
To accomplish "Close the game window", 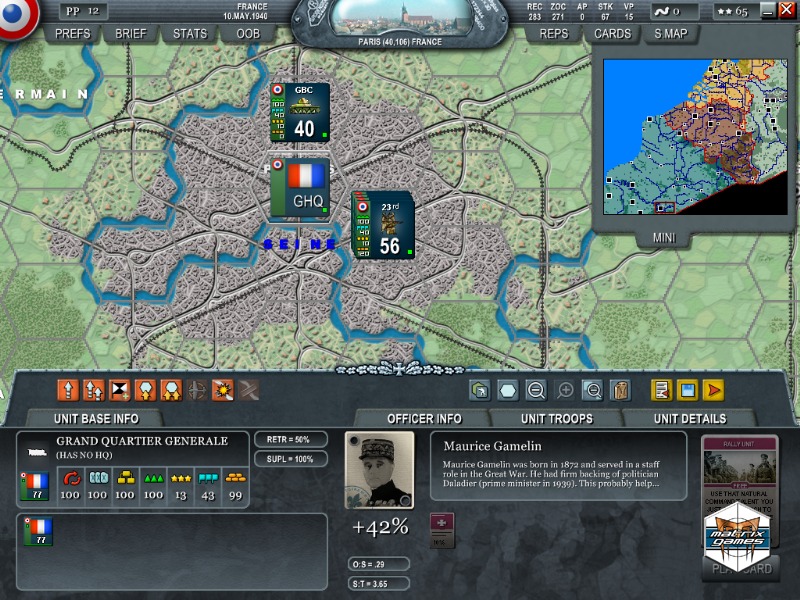I will 787,11.
